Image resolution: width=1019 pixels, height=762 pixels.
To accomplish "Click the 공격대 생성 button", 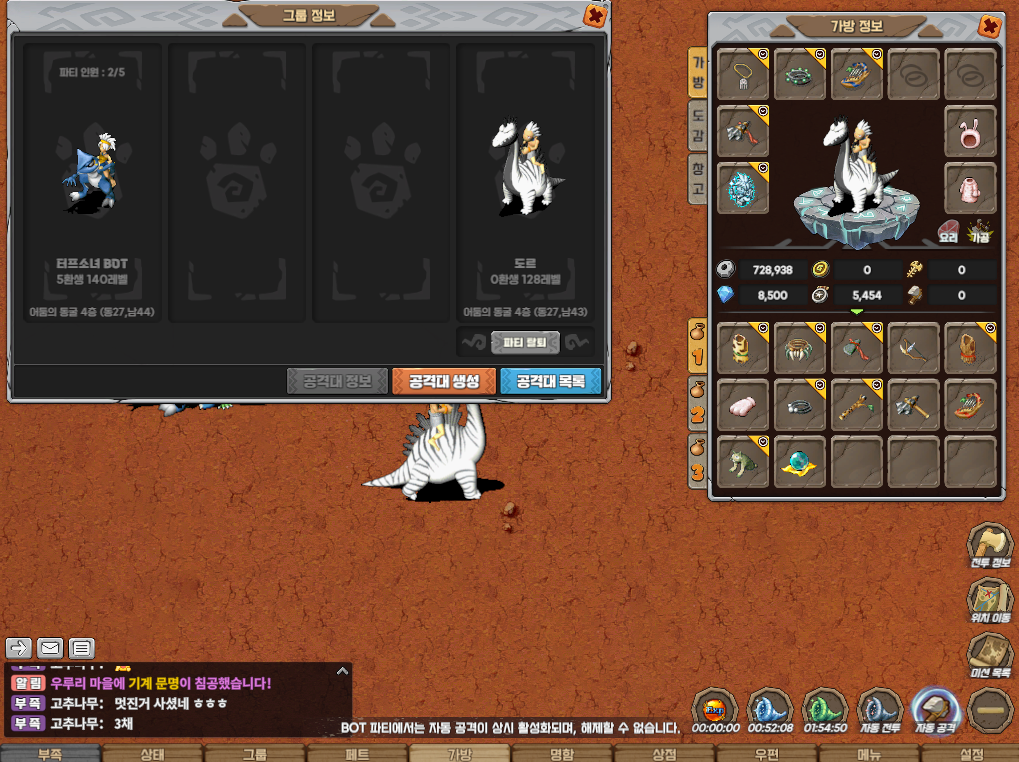I will click(x=442, y=381).
